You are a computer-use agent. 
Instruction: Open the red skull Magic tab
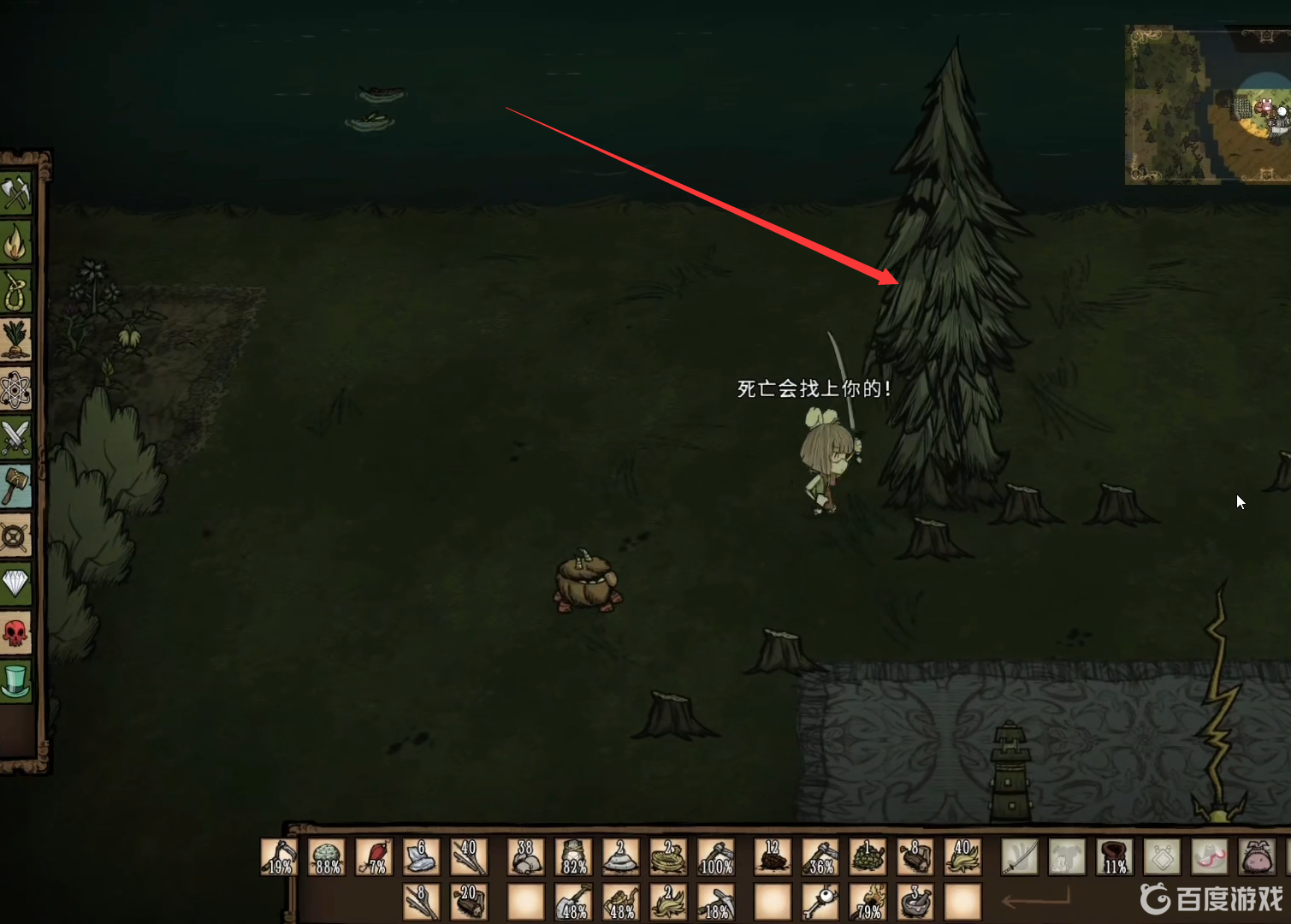tap(16, 633)
